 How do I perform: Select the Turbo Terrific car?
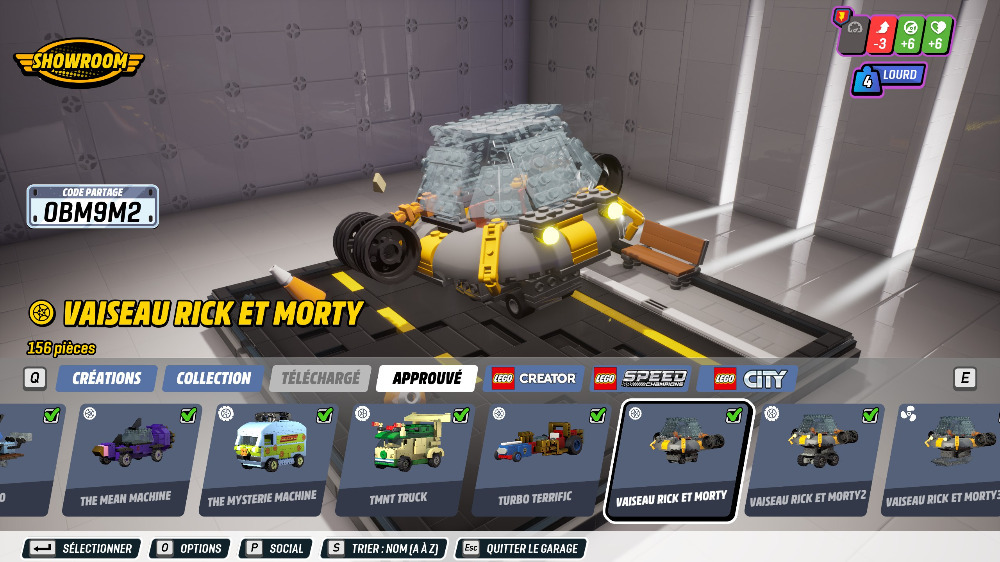[x=535, y=459]
